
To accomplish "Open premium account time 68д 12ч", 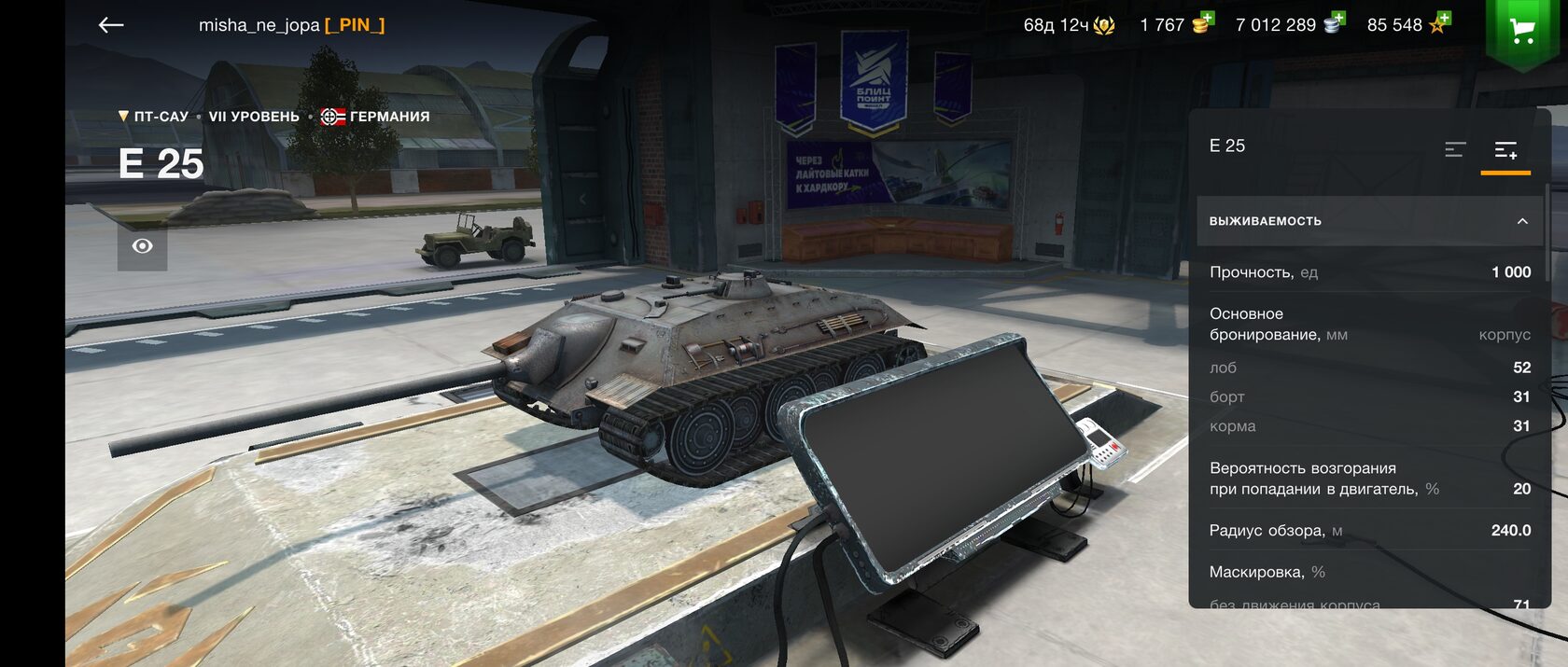I will tap(1069, 25).
